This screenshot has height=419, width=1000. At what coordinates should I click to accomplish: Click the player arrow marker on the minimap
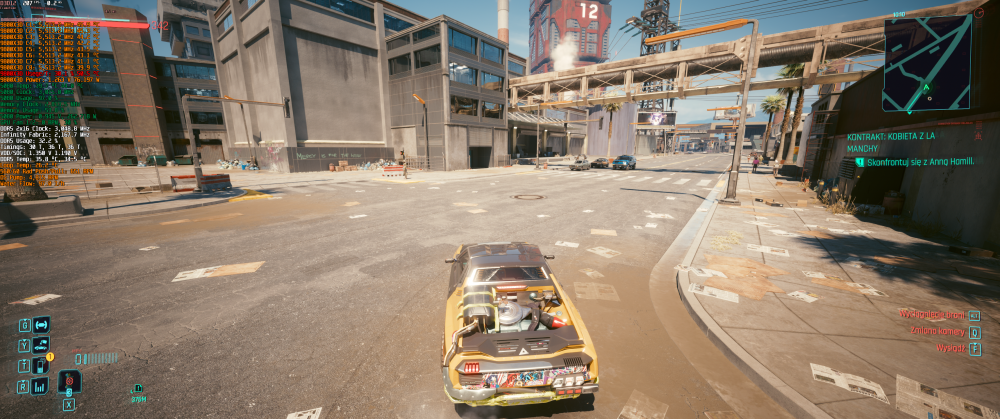point(927,87)
